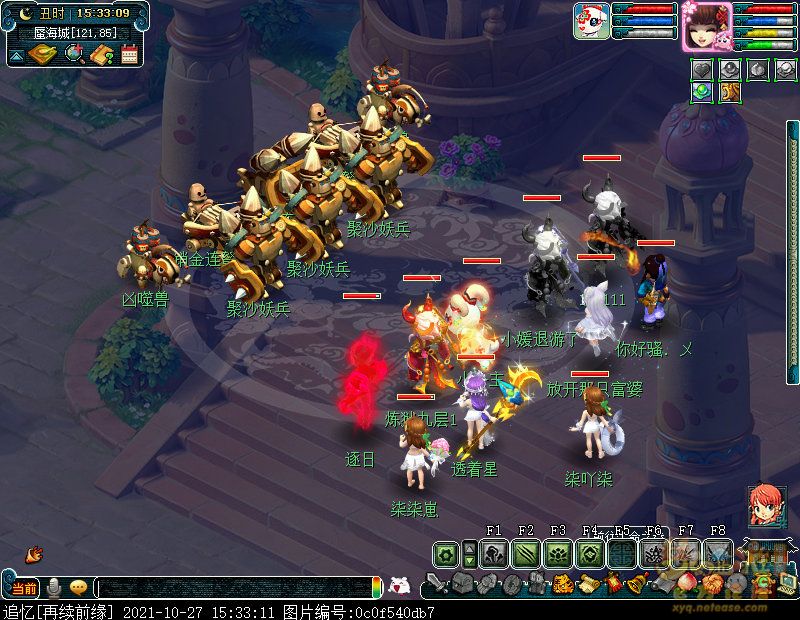Viewport: 800px width, 620px height.
Task: Open the calendar activity icon
Action: (129, 54)
